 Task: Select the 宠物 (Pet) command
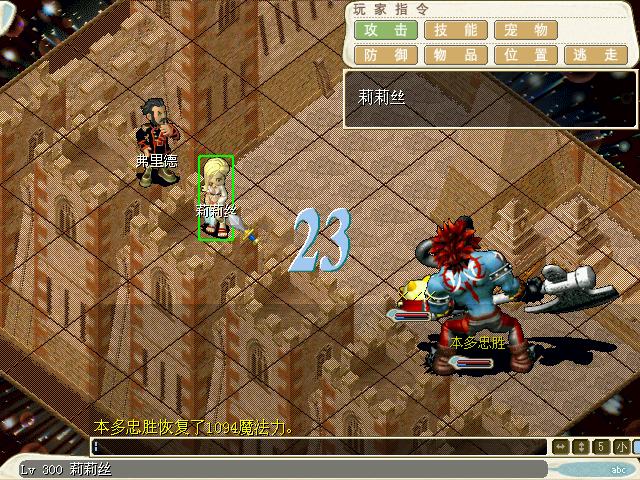(526, 30)
